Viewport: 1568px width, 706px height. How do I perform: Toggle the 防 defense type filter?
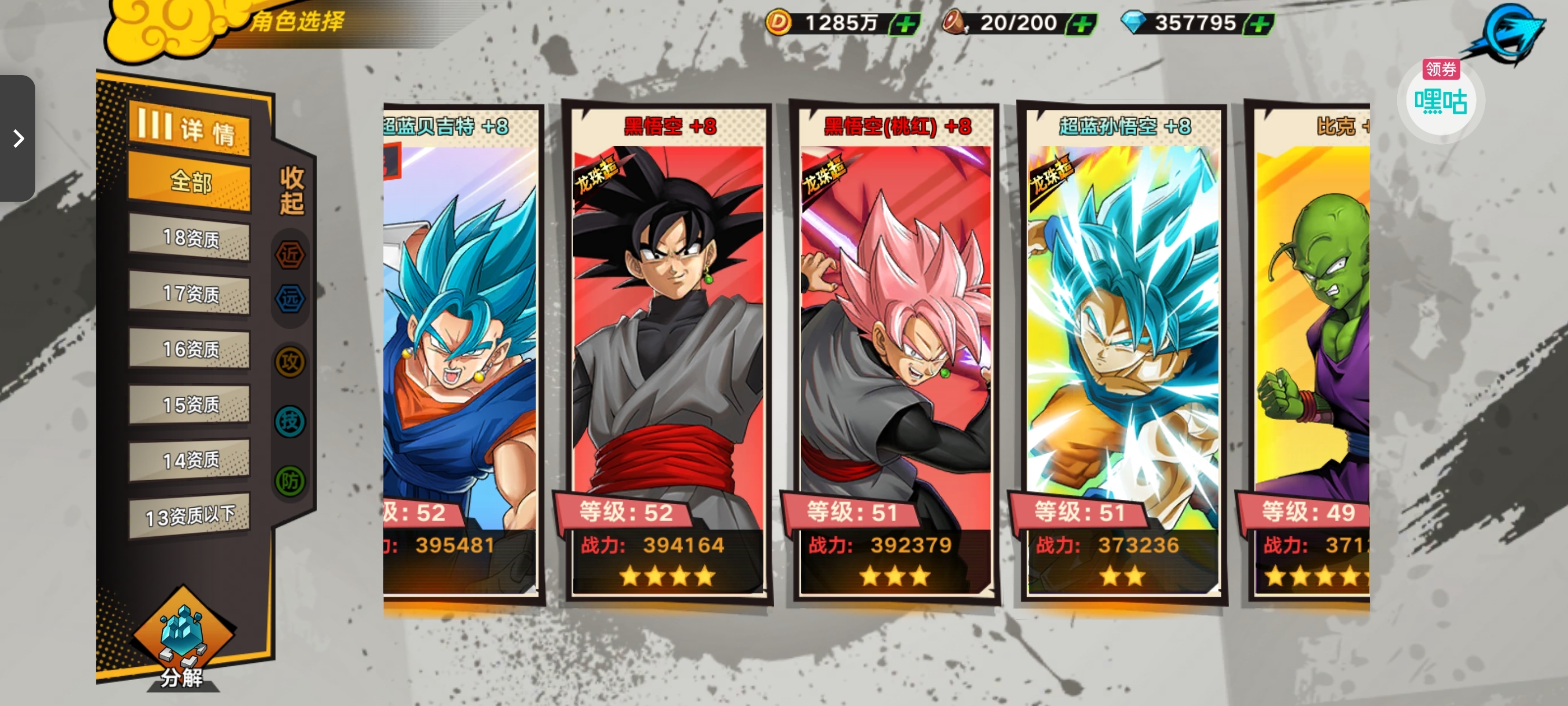tap(290, 481)
